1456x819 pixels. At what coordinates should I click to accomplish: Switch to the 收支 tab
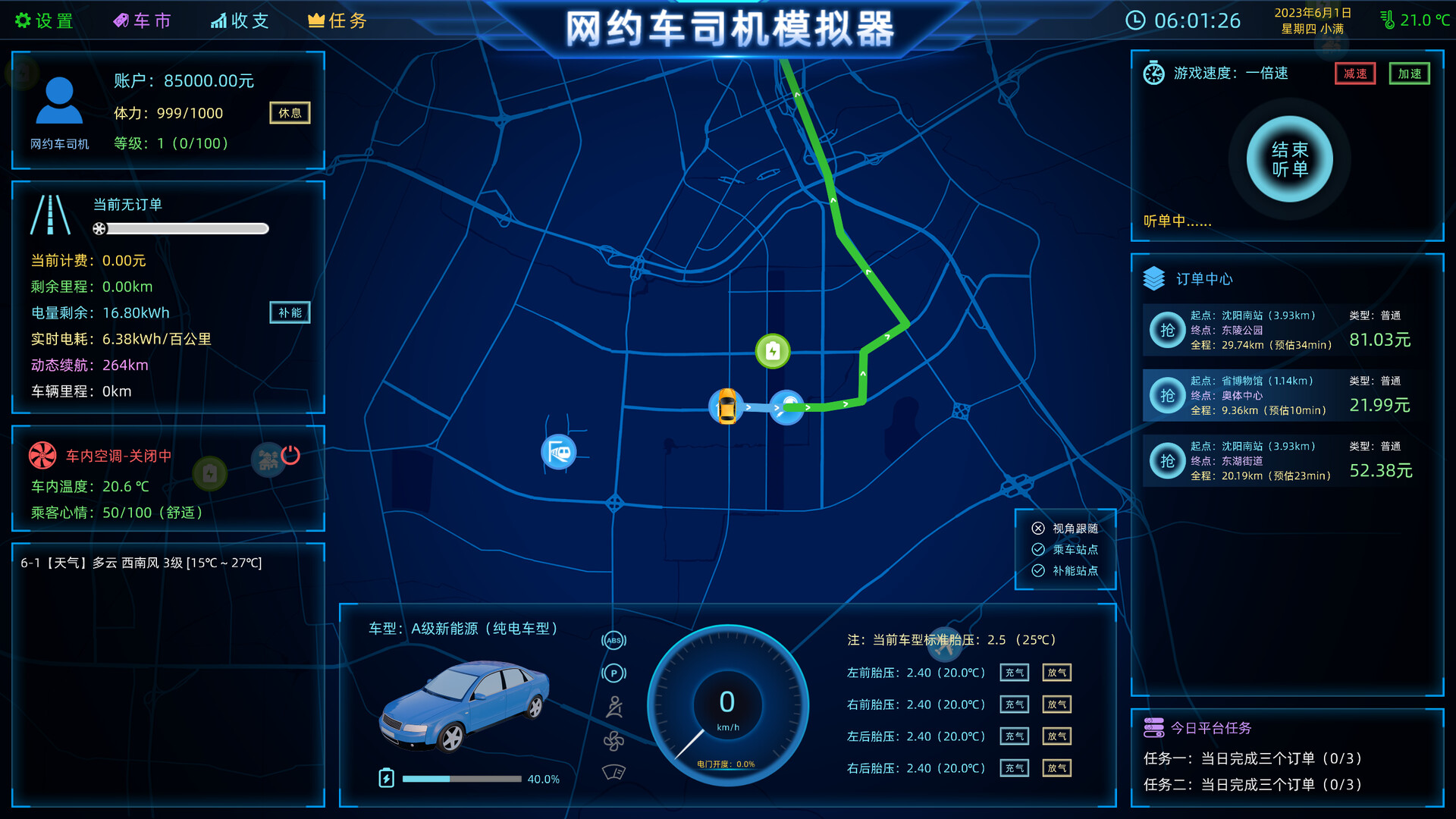[240, 20]
